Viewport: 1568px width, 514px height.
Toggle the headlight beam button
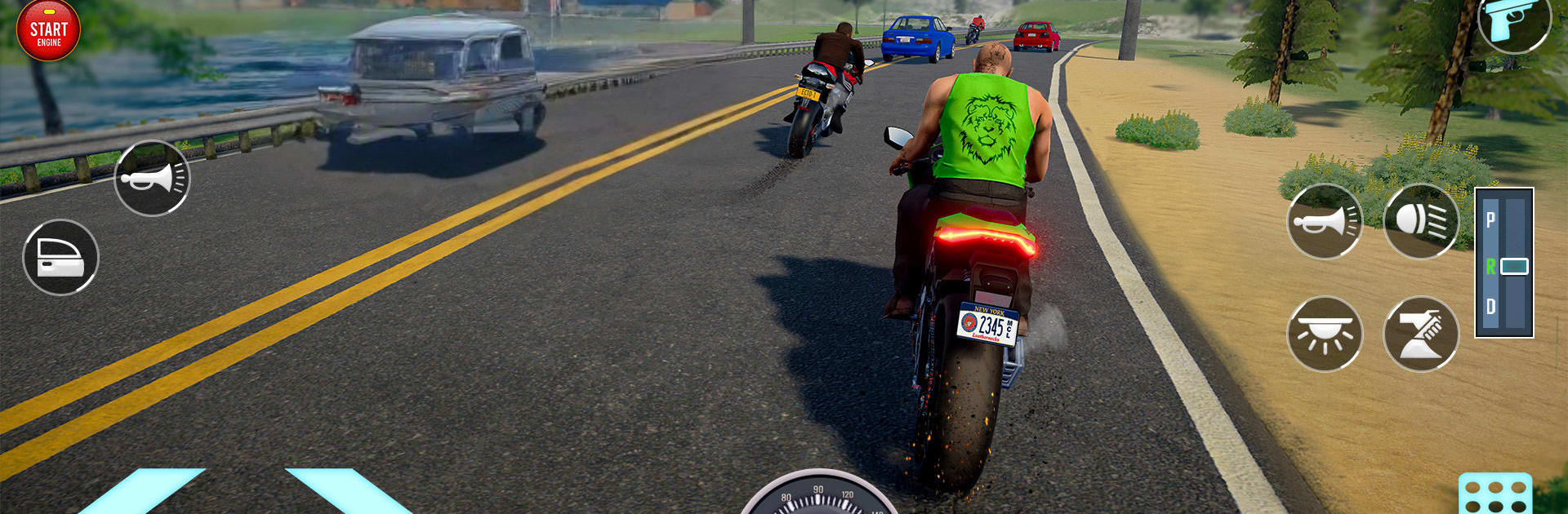coord(1421,221)
